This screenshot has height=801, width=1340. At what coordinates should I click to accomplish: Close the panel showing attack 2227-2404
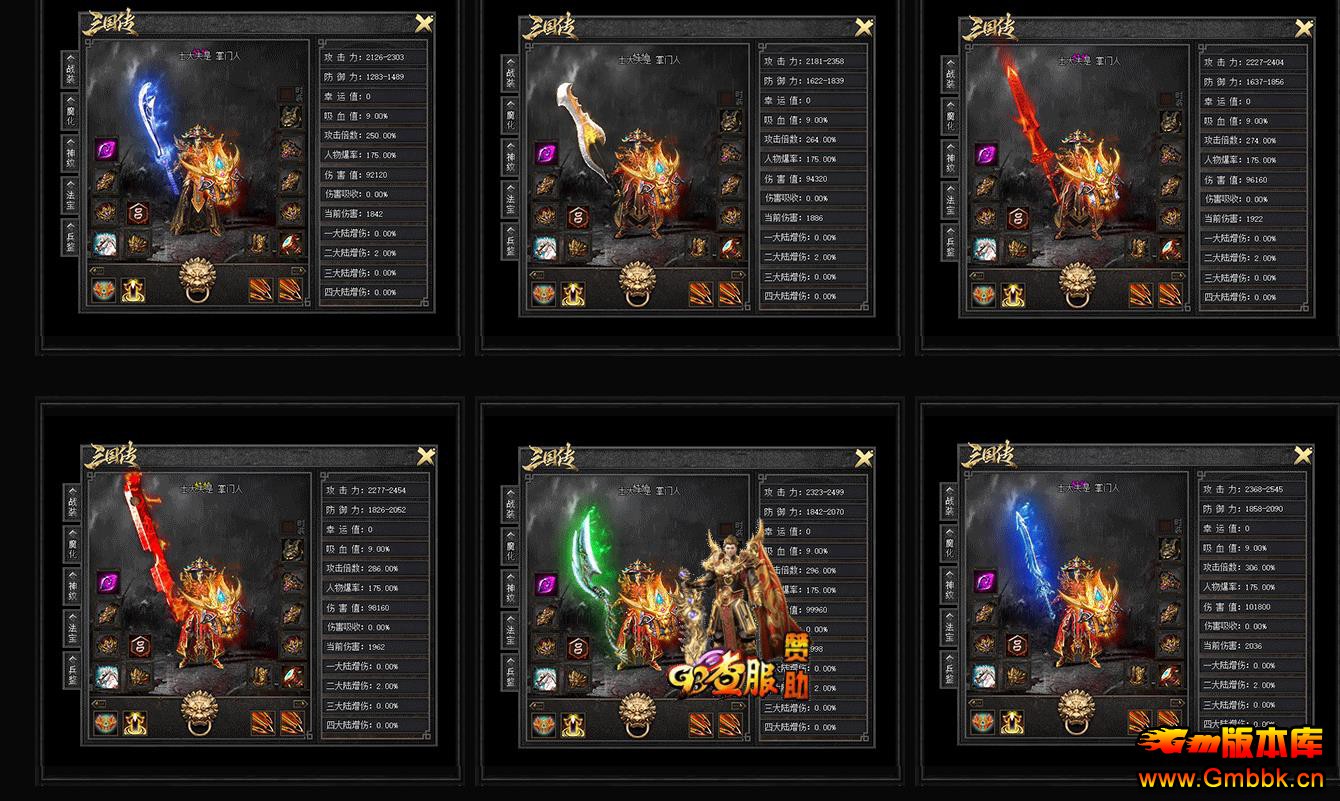click(x=1304, y=29)
